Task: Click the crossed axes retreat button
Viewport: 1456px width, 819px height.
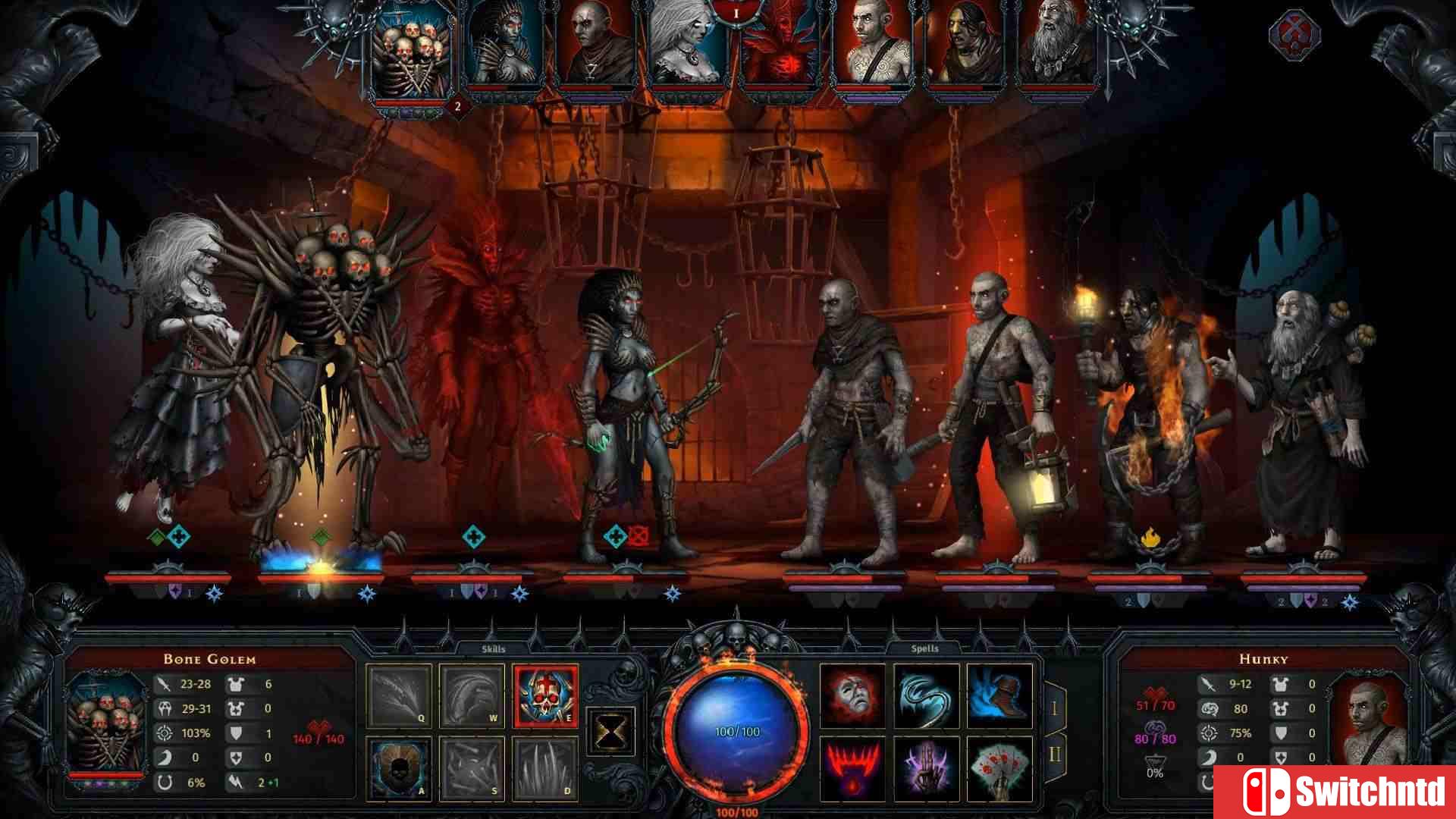Action: [x=1295, y=35]
